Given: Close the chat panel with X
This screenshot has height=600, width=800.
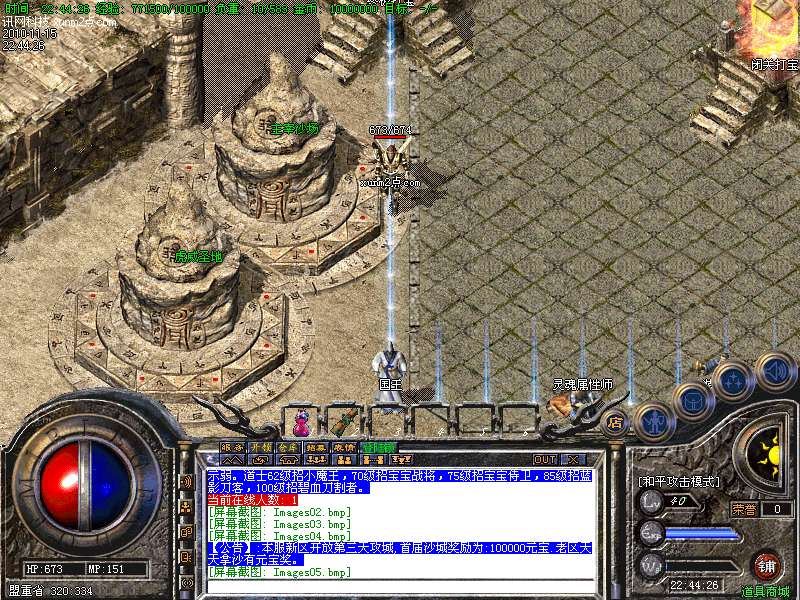Looking at the screenshot, I should click(572, 459).
